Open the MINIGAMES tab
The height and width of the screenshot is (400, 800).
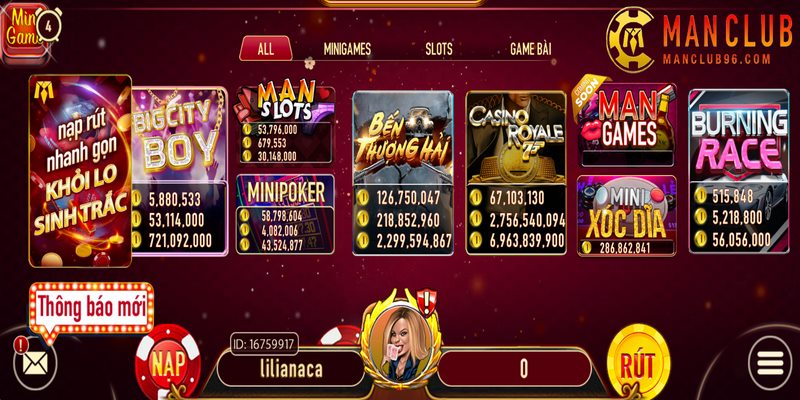(348, 48)
